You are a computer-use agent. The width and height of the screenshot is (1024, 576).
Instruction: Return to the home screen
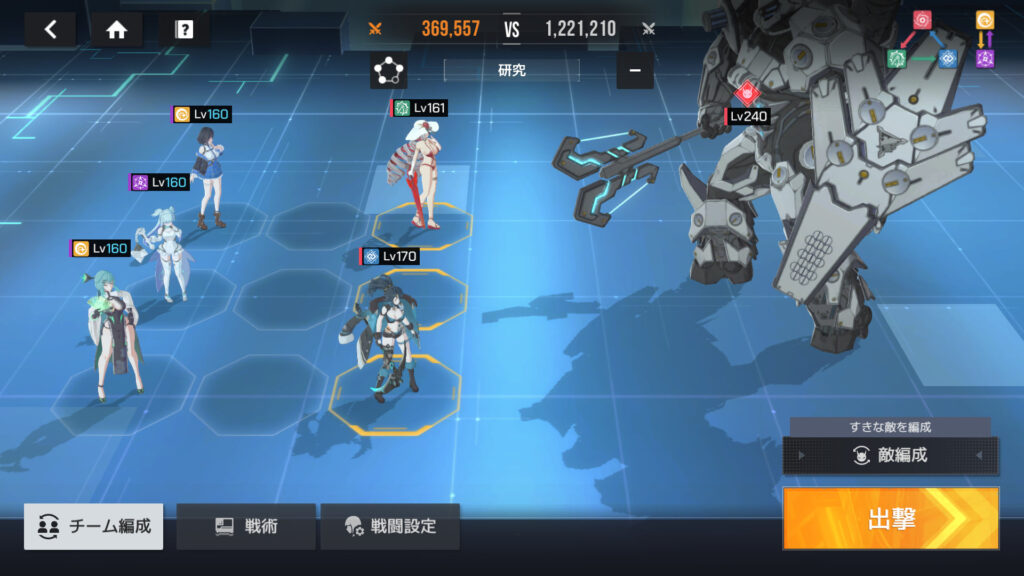[x=116, y=29]
